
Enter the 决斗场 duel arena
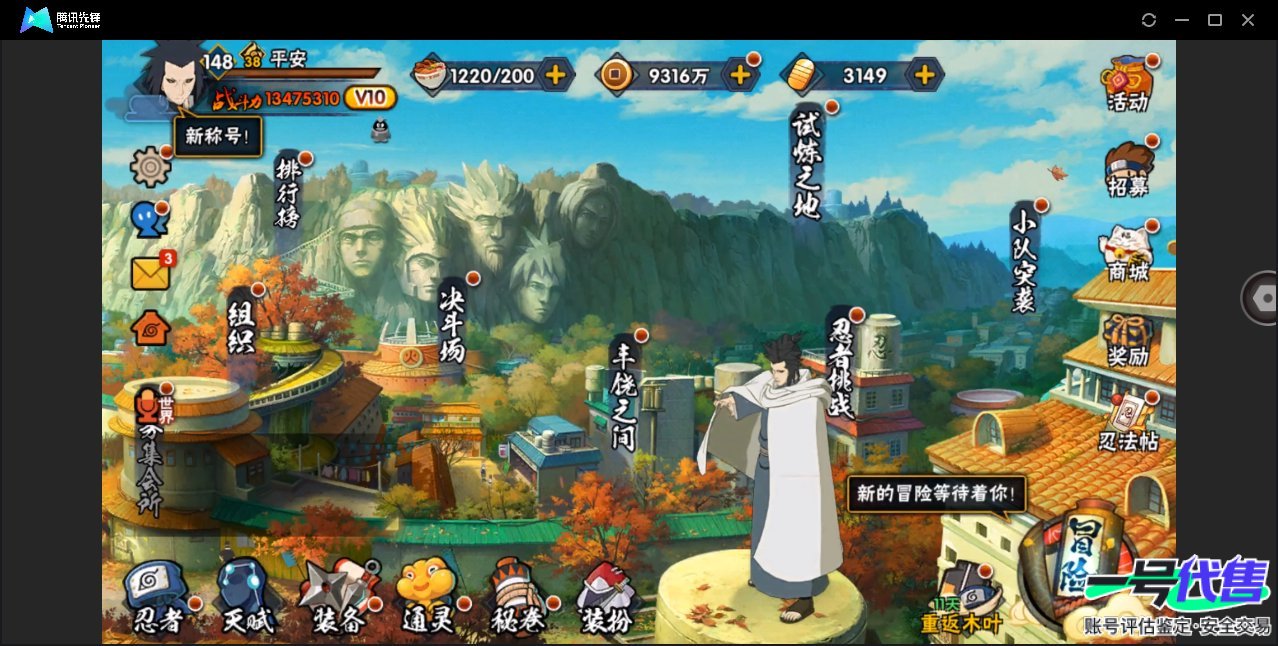coord(452,322)
